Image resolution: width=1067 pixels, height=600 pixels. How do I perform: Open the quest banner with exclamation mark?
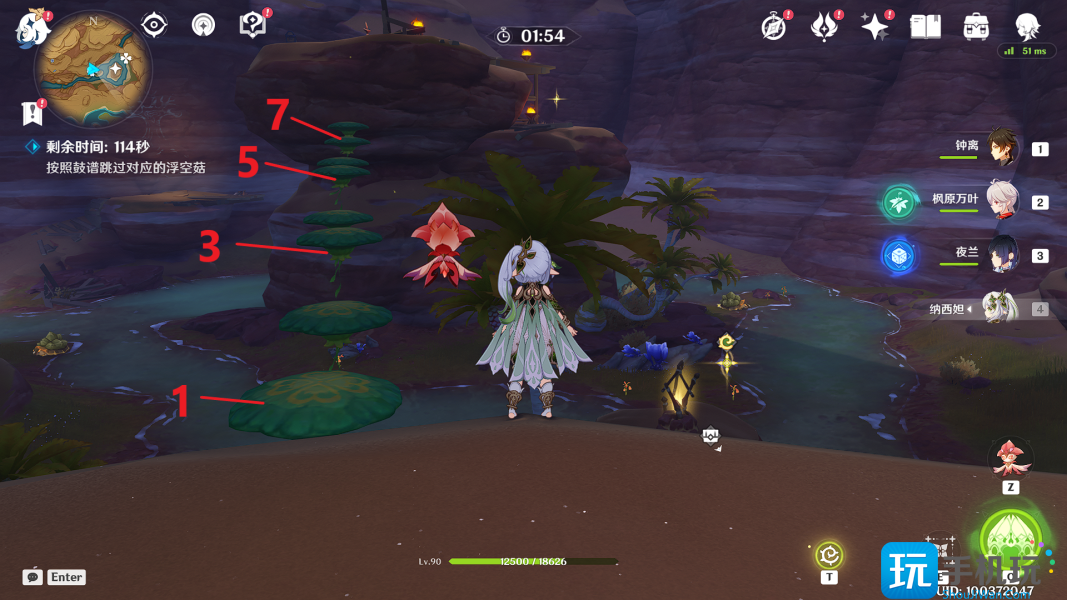[x=33, y=112]
